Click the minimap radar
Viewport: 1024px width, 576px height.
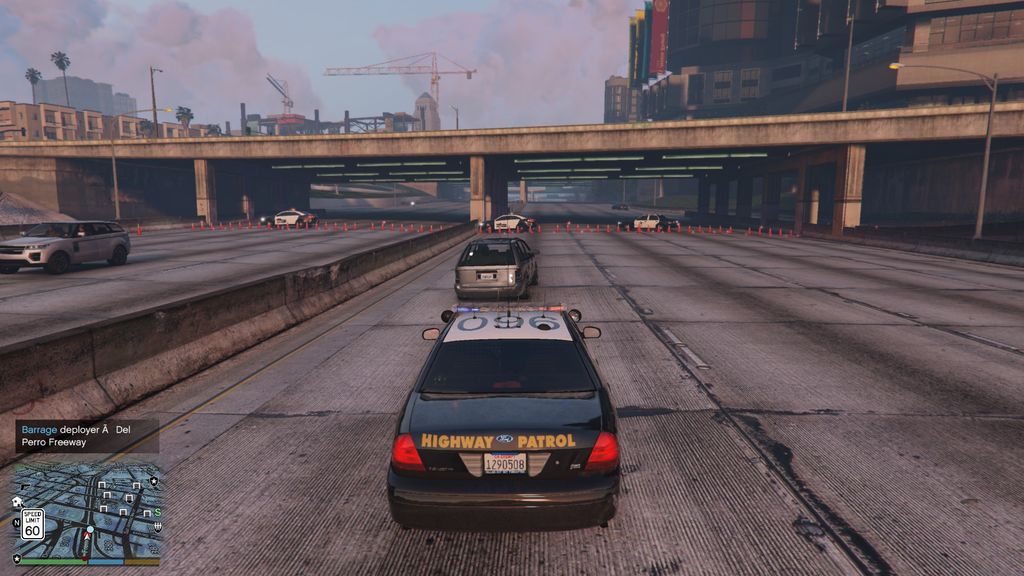coord(86,508)
